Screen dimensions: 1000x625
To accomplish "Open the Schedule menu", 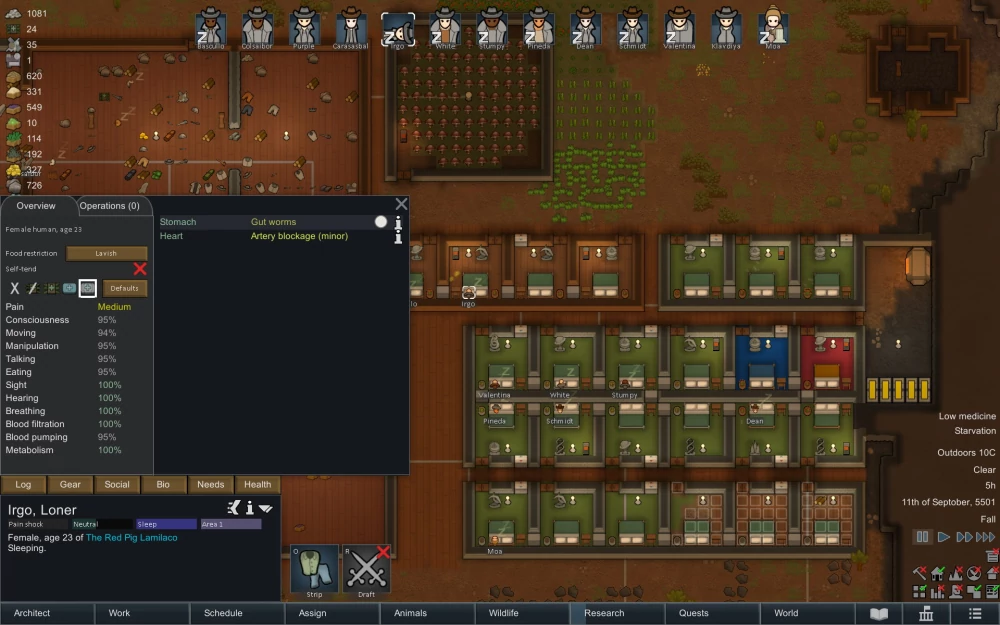I will coord(223,613).
